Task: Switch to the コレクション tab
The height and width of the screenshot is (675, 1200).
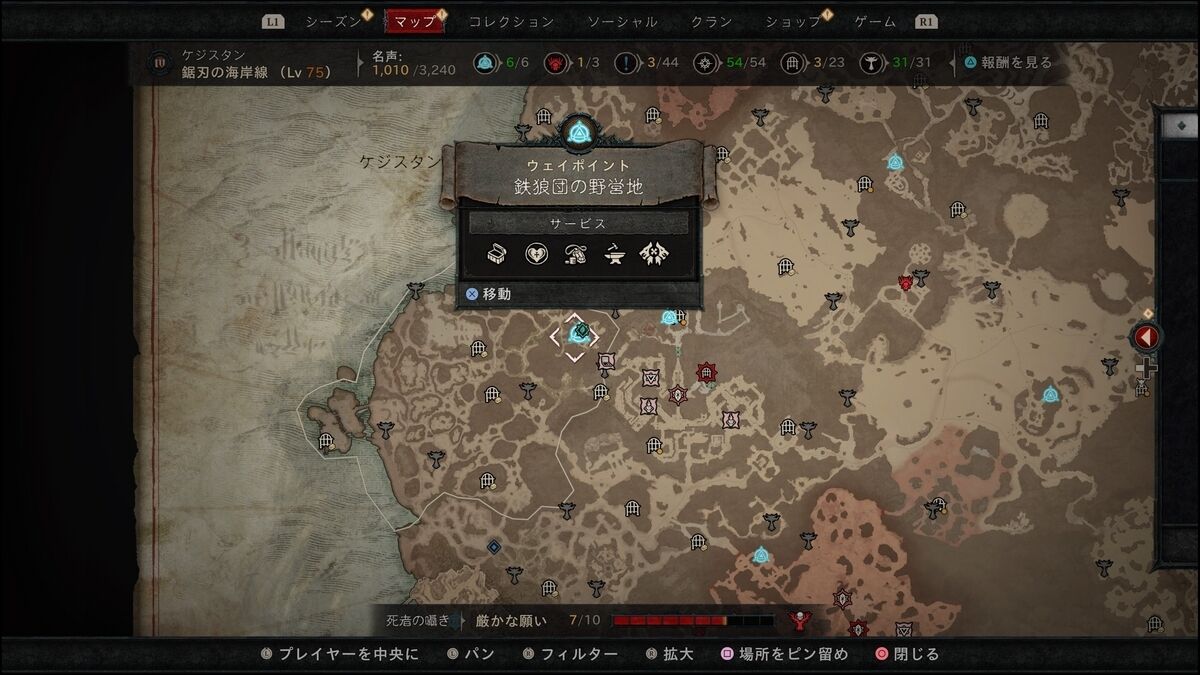Action: click(511, 21)
